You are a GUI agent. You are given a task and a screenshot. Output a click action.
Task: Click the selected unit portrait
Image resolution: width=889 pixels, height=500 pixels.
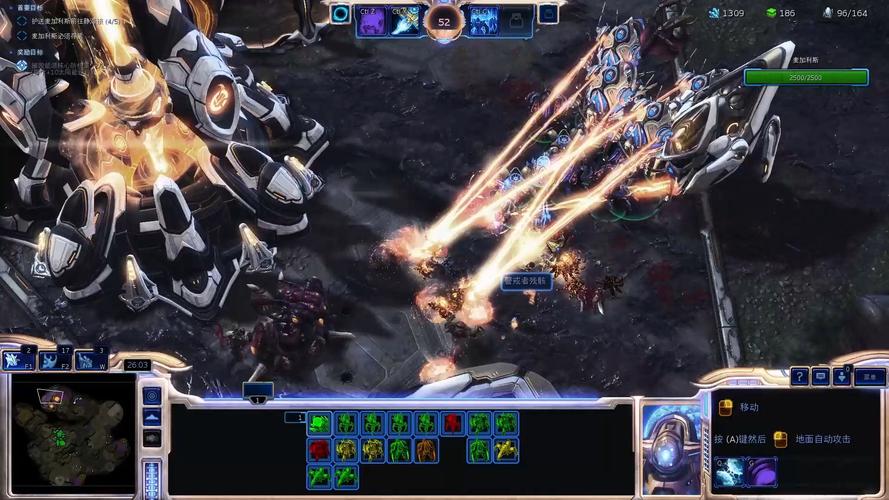(x=669, y=449)
